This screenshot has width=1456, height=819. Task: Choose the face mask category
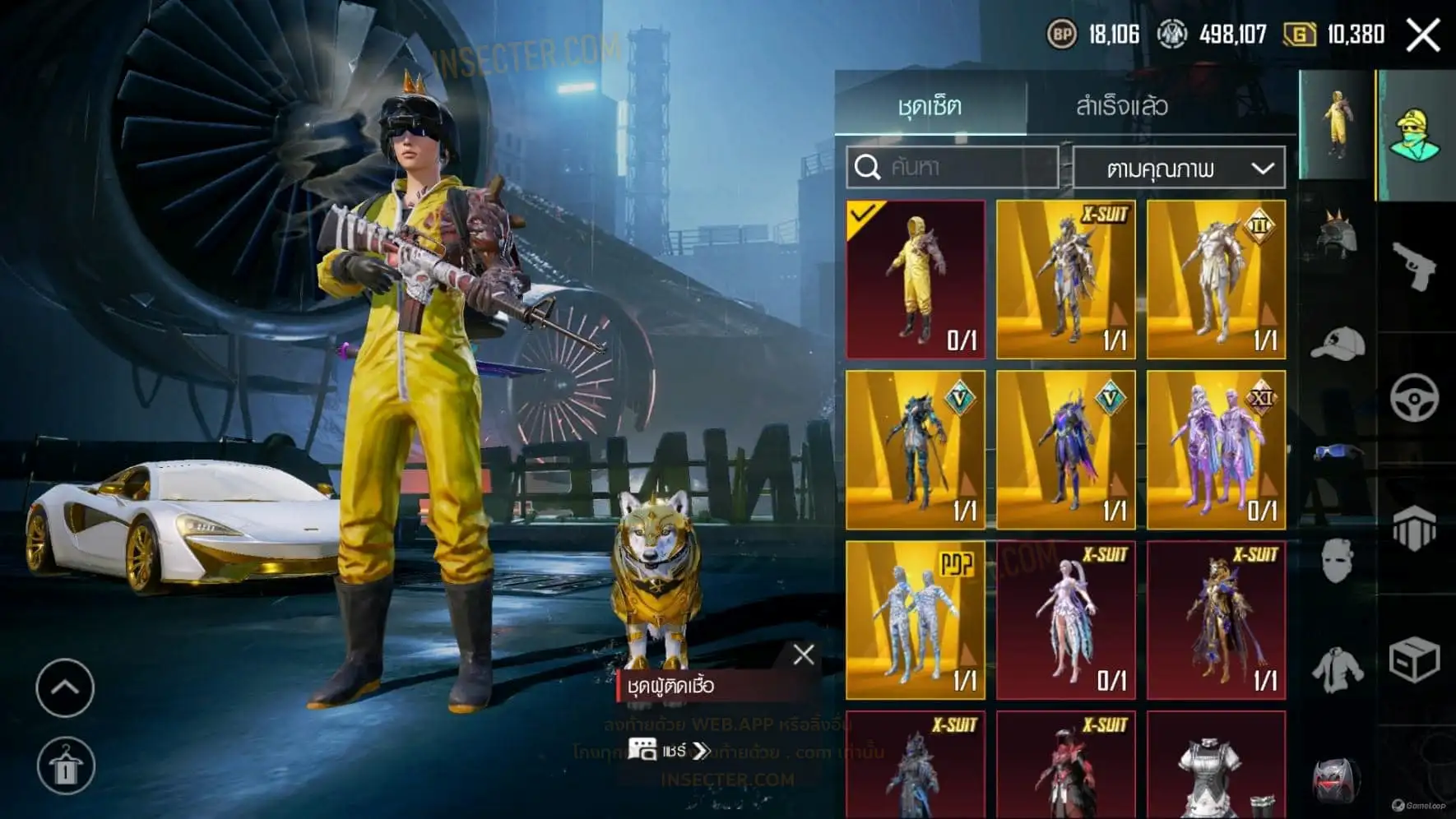(1338, 561)
